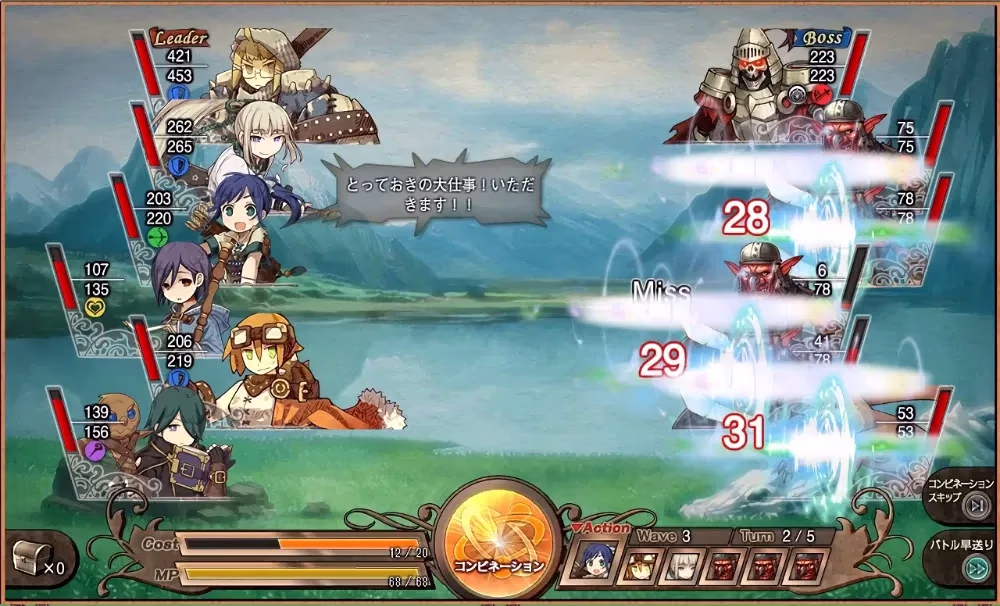1000x606 pixels.
Task: Select the goggles girl in the action order
Action: 642,567
